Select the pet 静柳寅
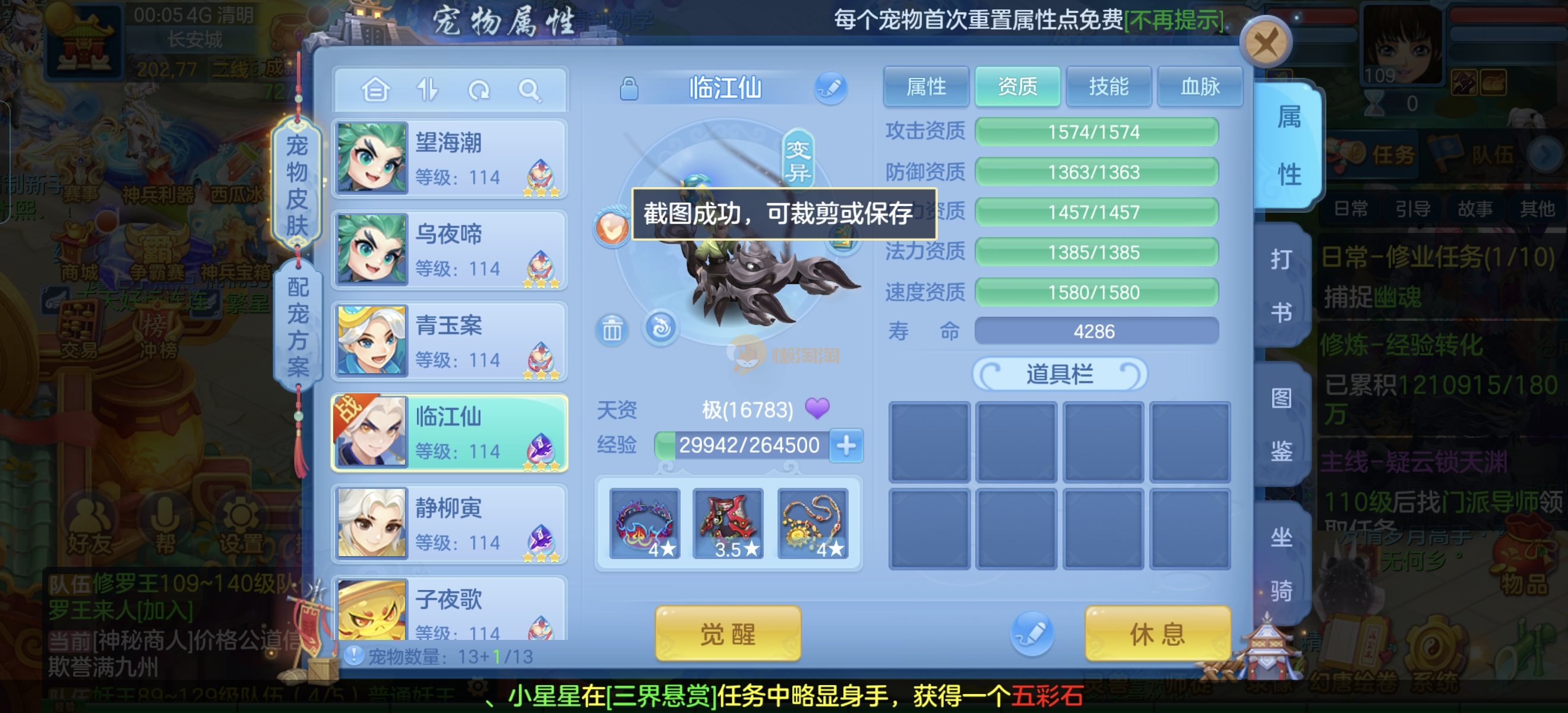Screen dimensions: 1568x713 pyautogui.click(x=450, y=523)
